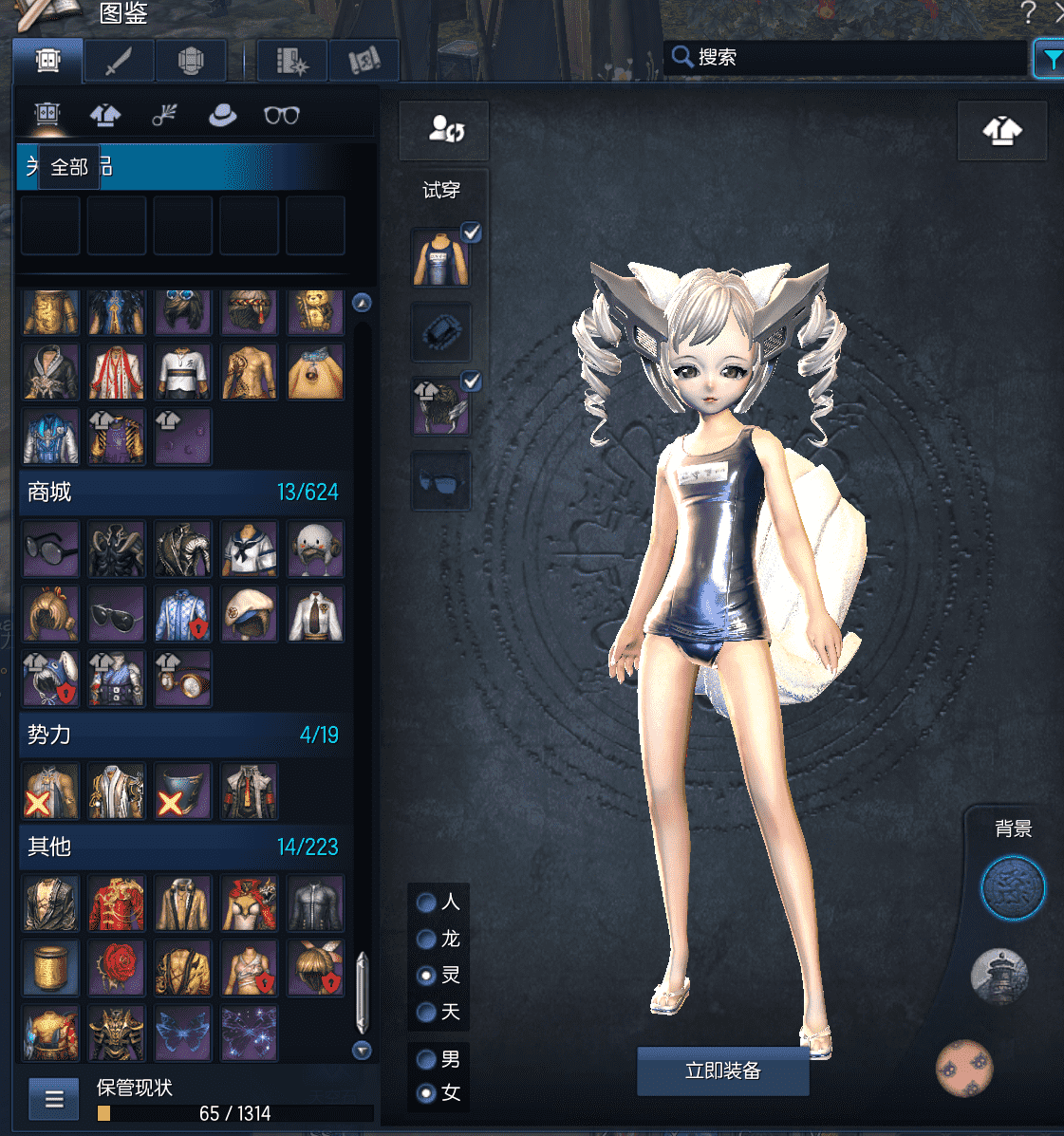Select the sailor uniform outfit thumbnail

tap(250, 549)
